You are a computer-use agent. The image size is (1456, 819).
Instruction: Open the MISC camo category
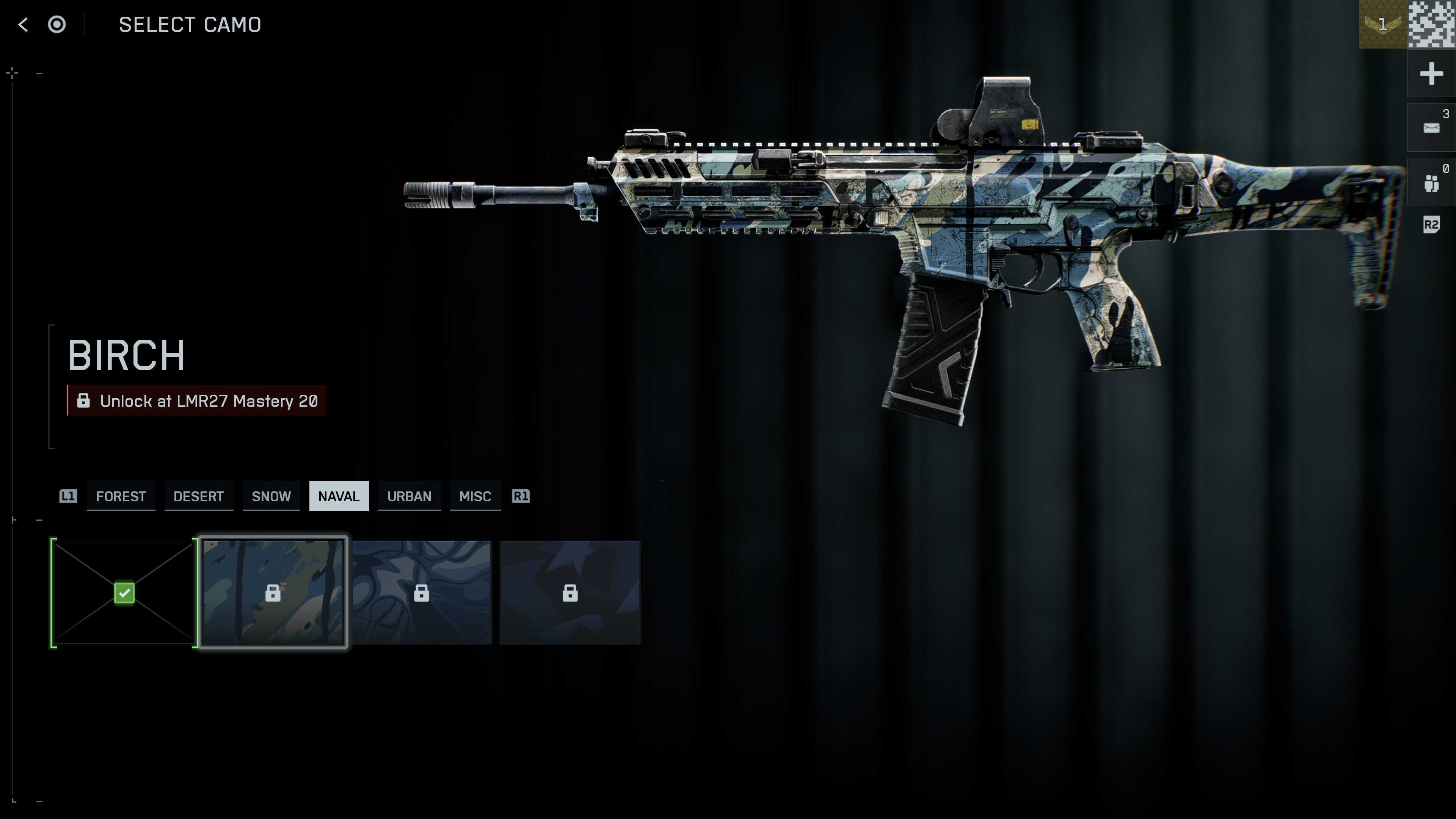(x=475, y=496)
